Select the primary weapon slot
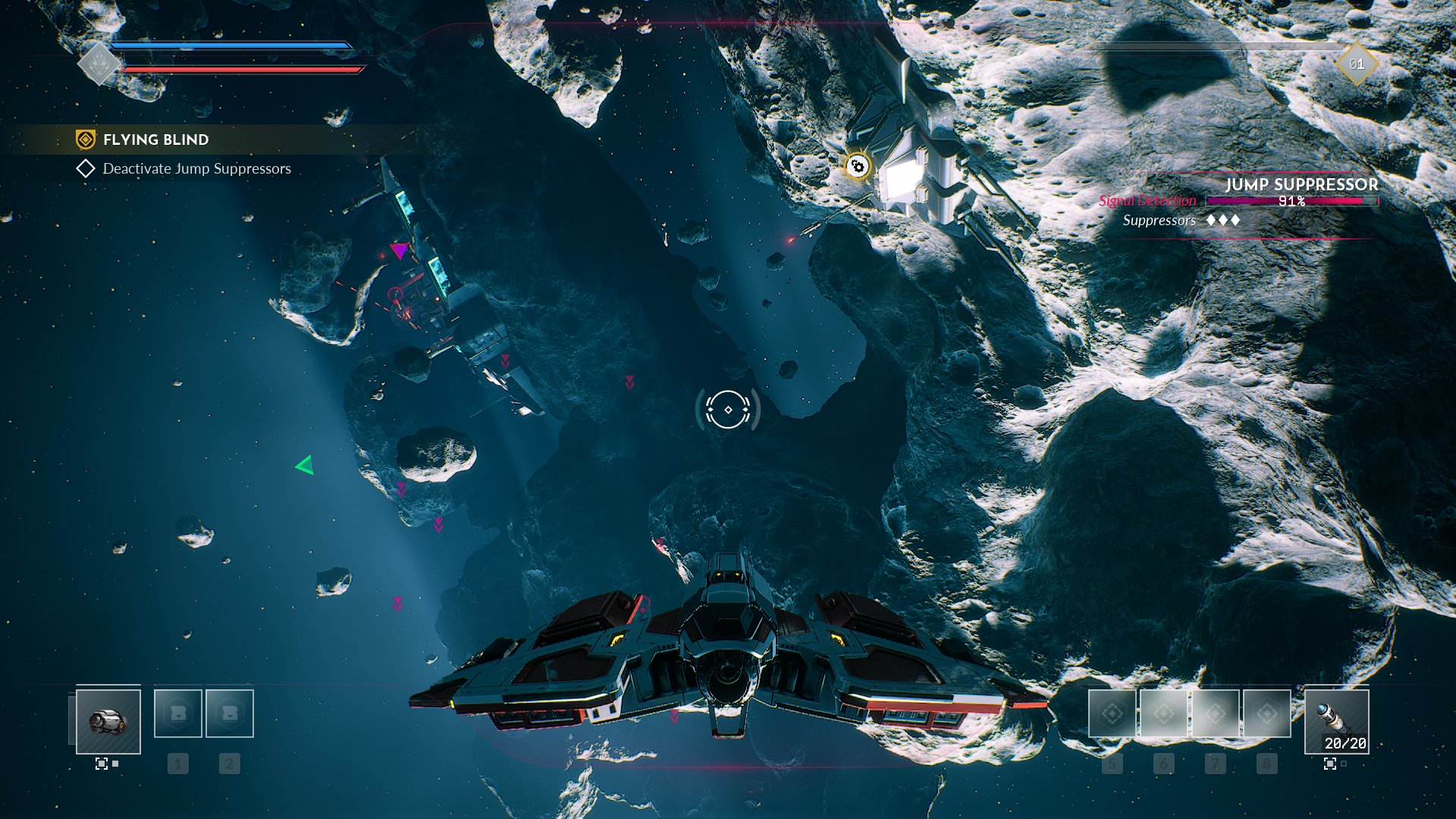 pyautogui.click(x=108, y=721)
